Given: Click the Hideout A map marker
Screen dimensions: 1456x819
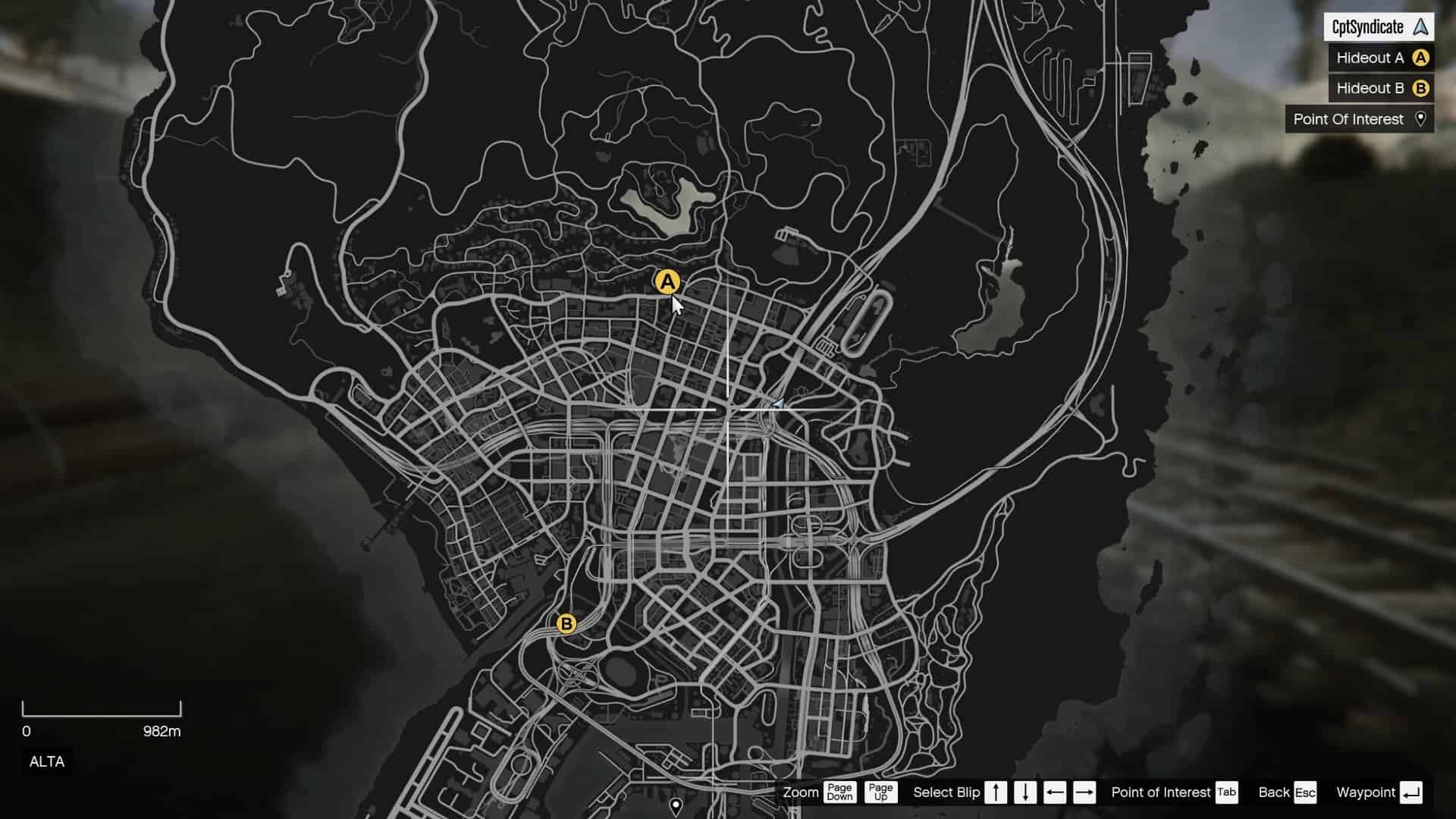Looking at the screenshot, I should pyautogui.click(x=667, y=282).
